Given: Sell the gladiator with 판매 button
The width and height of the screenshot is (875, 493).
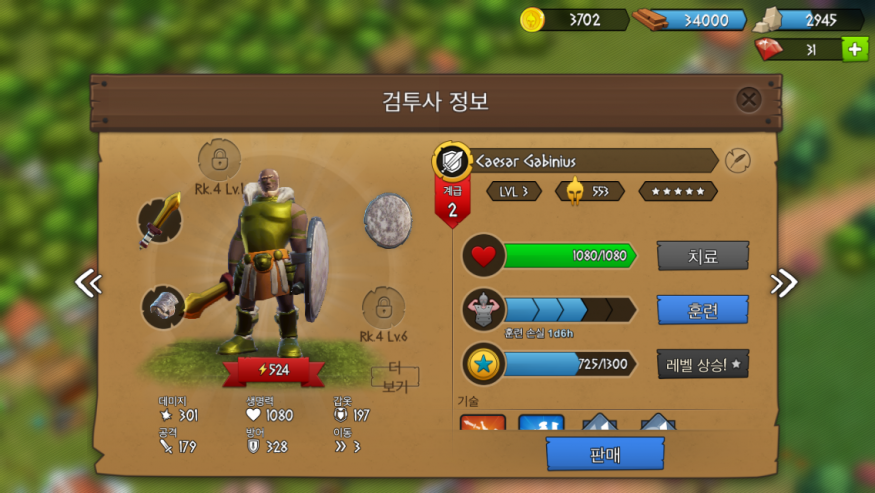Looking at the screenshot, I should (605, 453).
